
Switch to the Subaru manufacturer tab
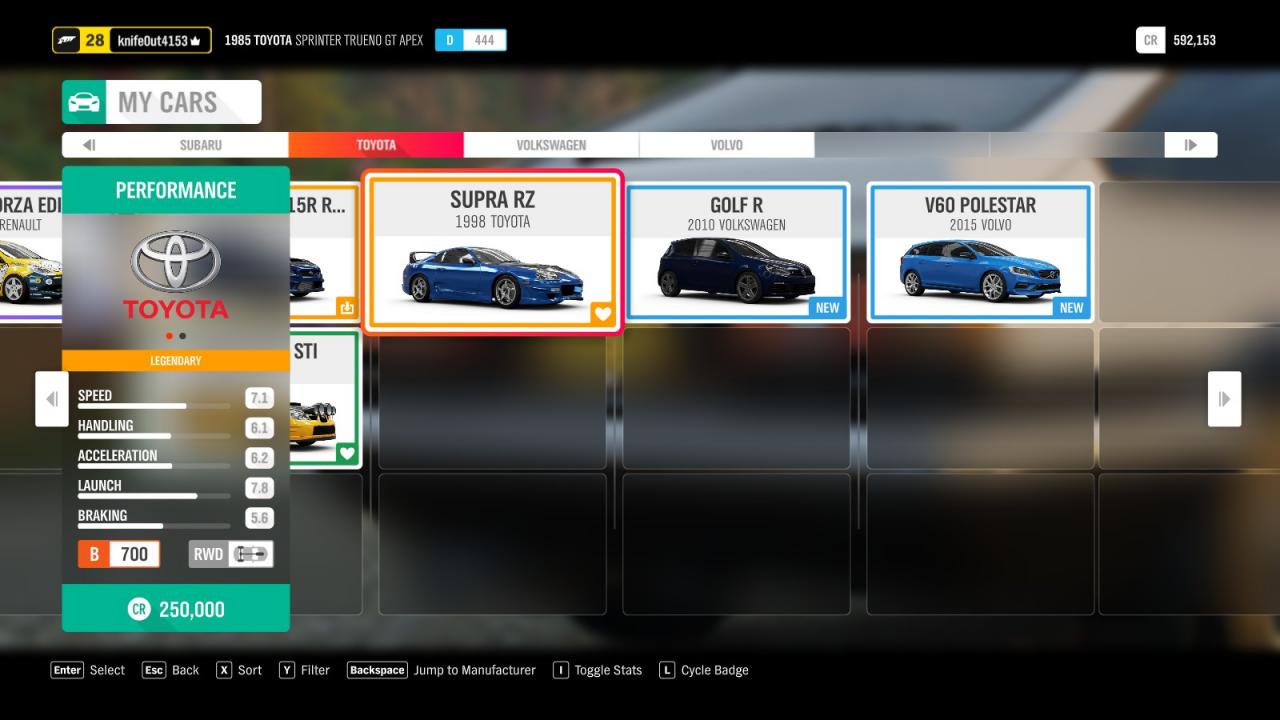point(200,145)
